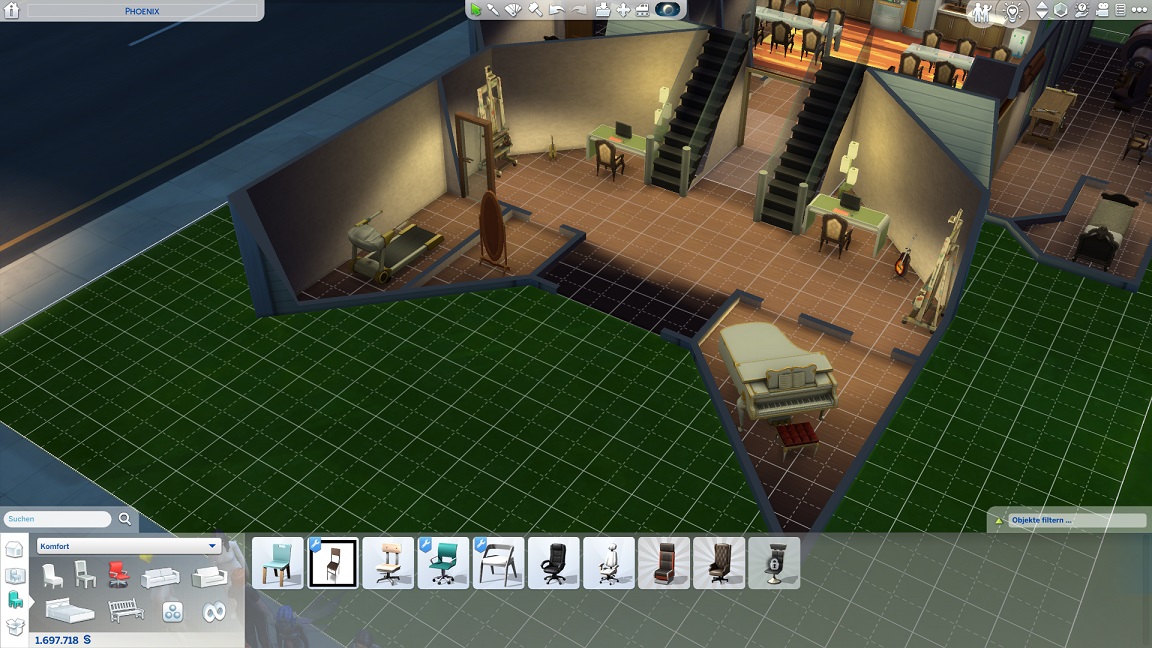1152x648 pixels.
Task: Open the bench subcategory
Action: click(x=125, y=610)
